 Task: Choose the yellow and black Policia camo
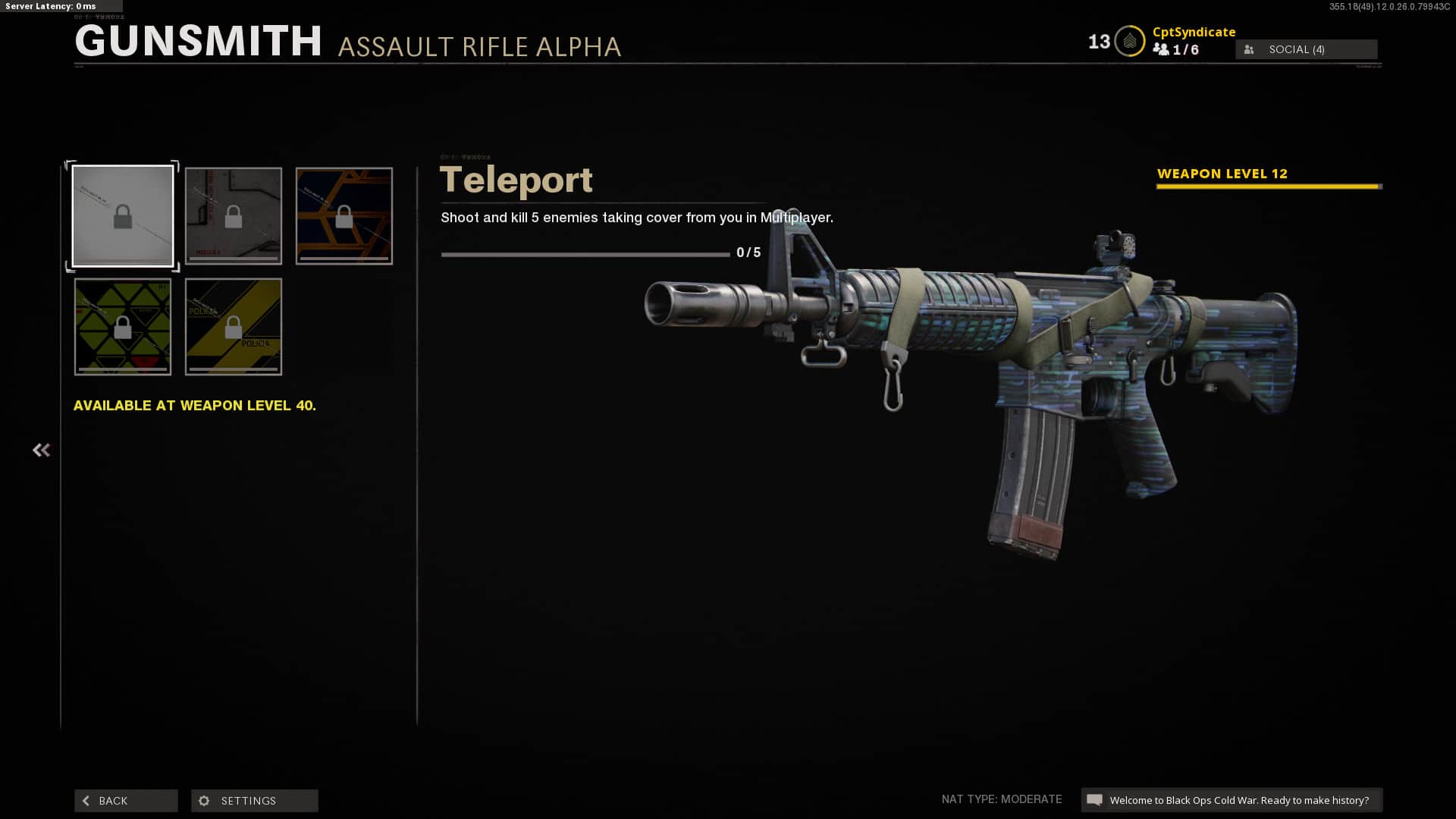tap(234, 327)
